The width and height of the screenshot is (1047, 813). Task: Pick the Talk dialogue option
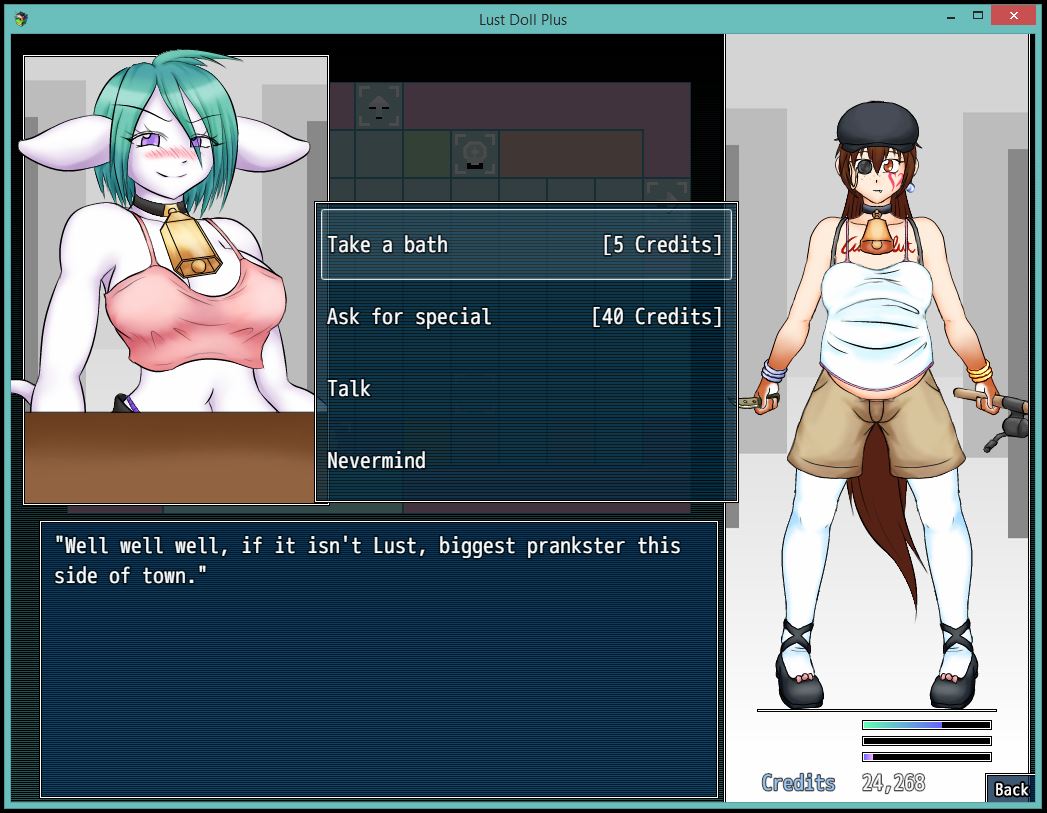pyautogui.click(x=349, y=389)
